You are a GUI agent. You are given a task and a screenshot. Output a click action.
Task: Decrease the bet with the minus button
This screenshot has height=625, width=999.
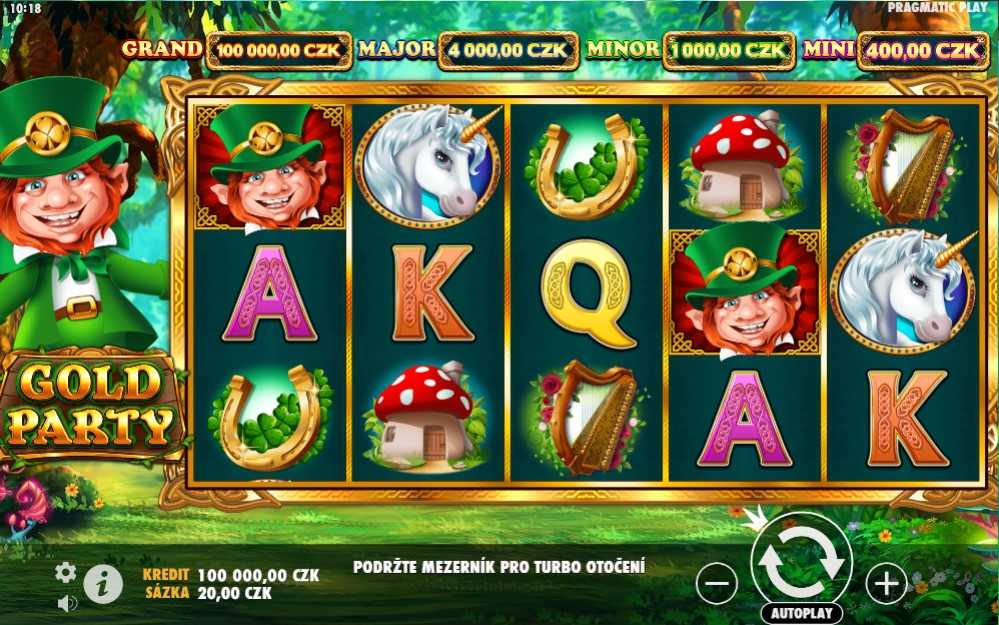coord(717,583)
